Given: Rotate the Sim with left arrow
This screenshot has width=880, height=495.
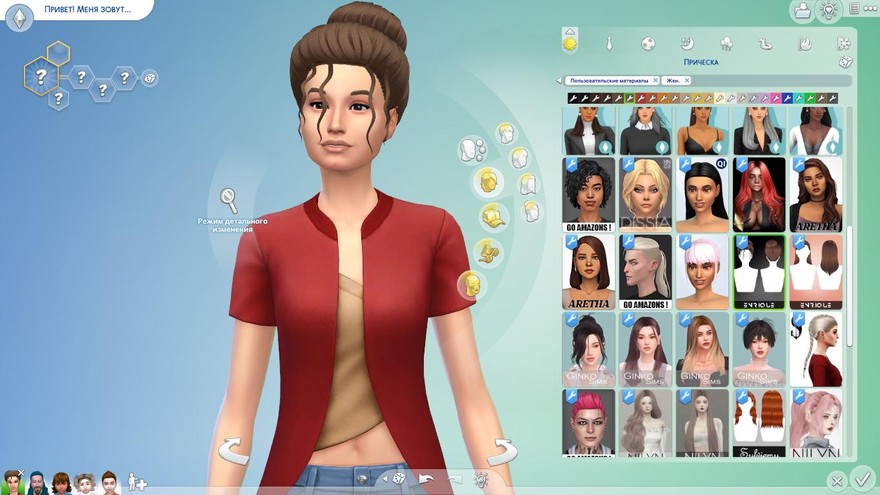Looking at the screenshot, I should (233, 450).
